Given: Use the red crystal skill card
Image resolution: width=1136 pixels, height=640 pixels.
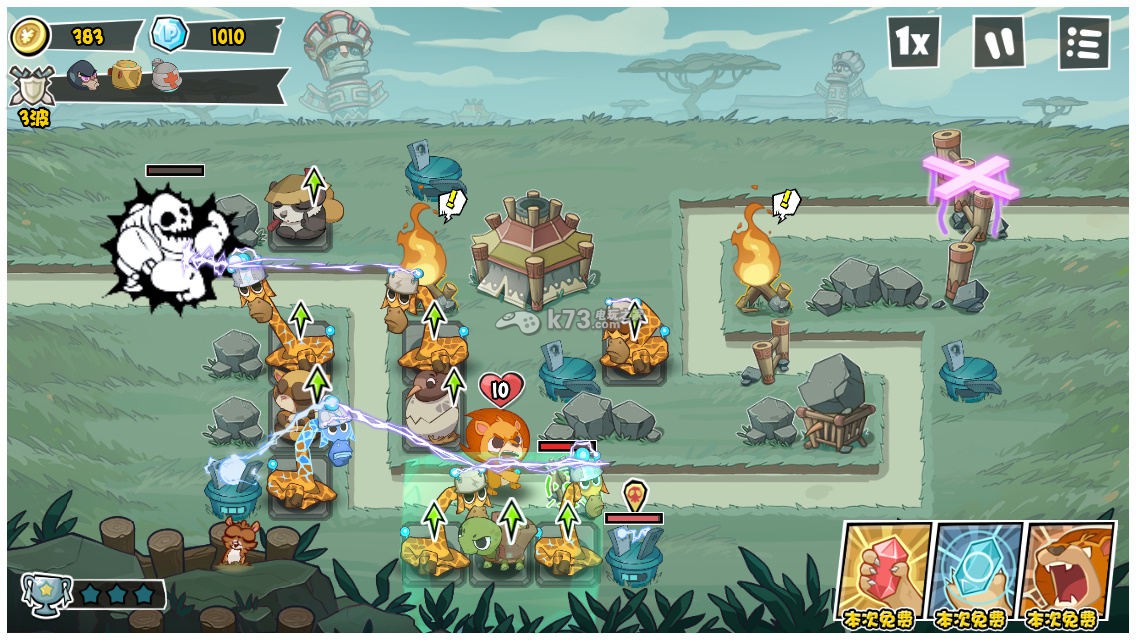Looking at the screenshot, I should tap(884, 570).
